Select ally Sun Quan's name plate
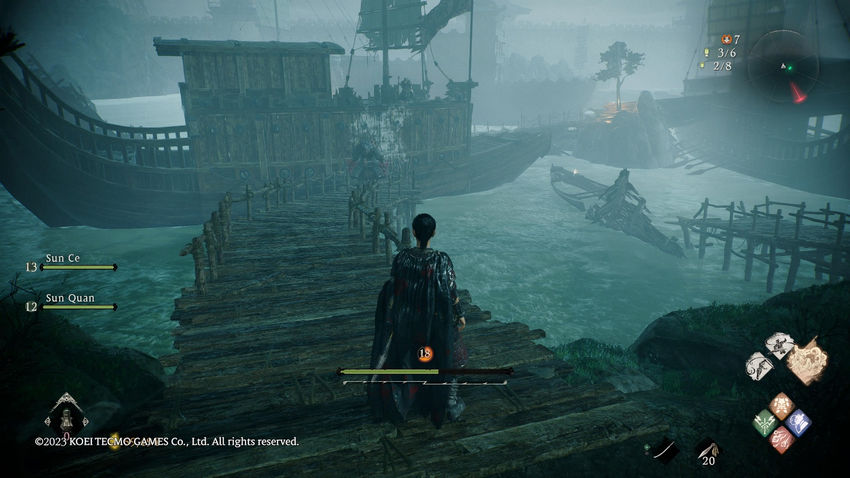Image resolution: width=850 pixels, height=478 pixels. point(68,297)
